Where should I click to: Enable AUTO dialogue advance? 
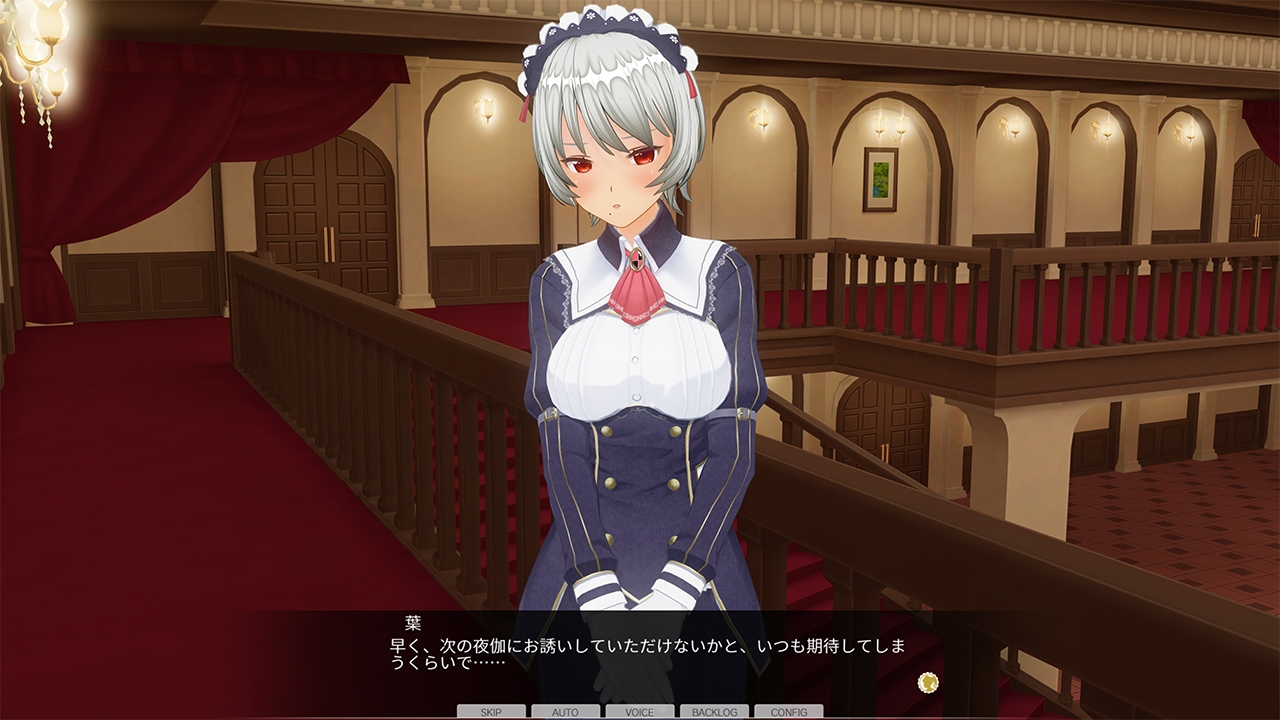pos(565,712)
